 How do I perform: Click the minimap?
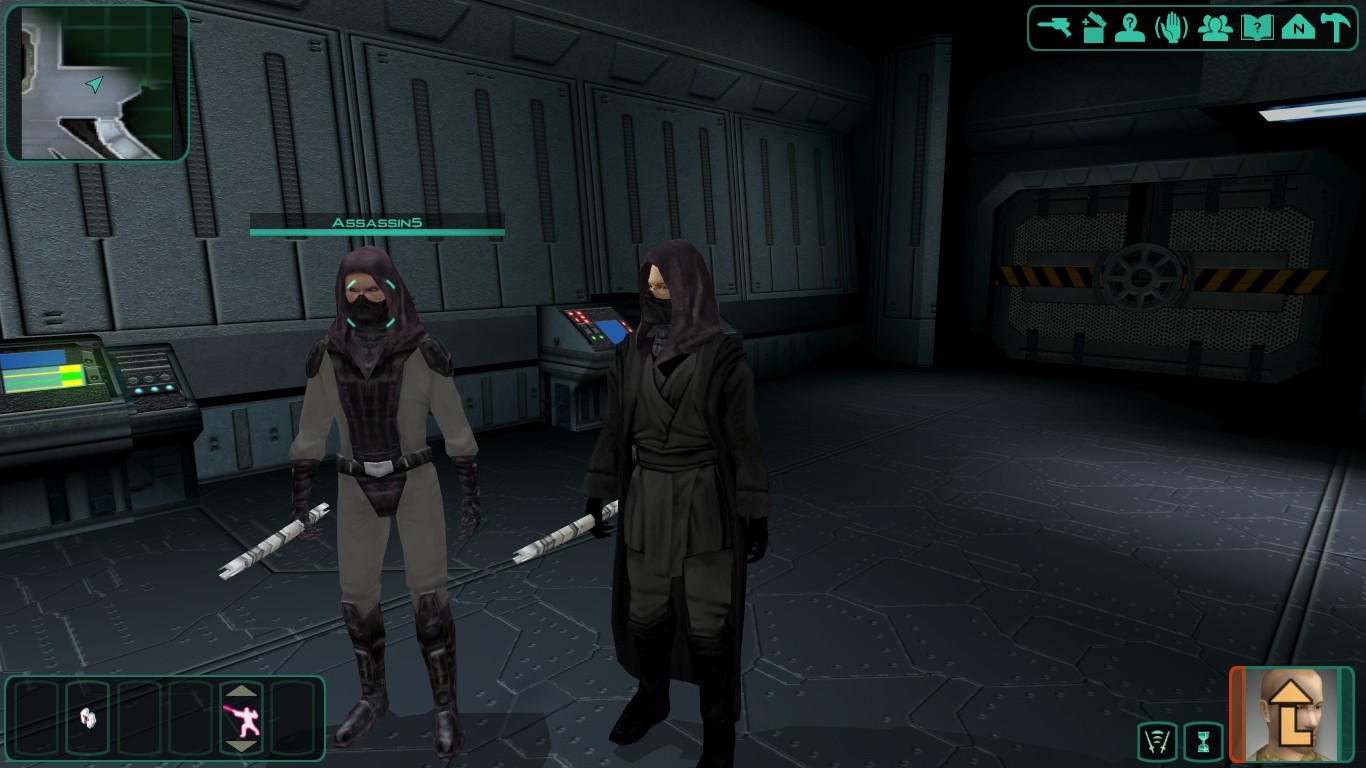coord(97,83)
